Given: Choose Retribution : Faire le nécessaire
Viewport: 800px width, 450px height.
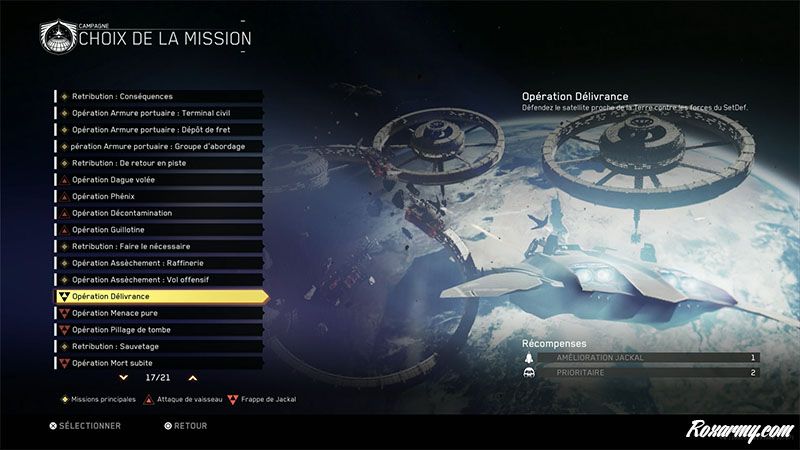Looking at the screenshot, I should (160, 246).
